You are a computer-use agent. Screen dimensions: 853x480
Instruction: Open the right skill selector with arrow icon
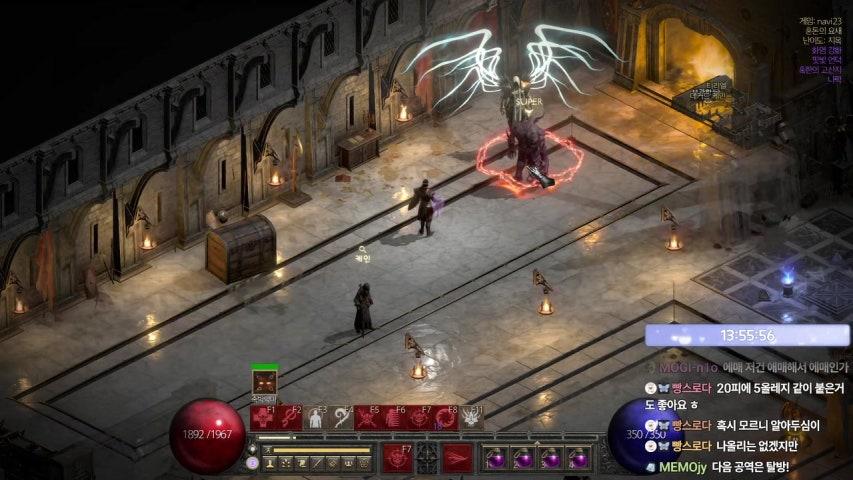click(x=458, y=458)
